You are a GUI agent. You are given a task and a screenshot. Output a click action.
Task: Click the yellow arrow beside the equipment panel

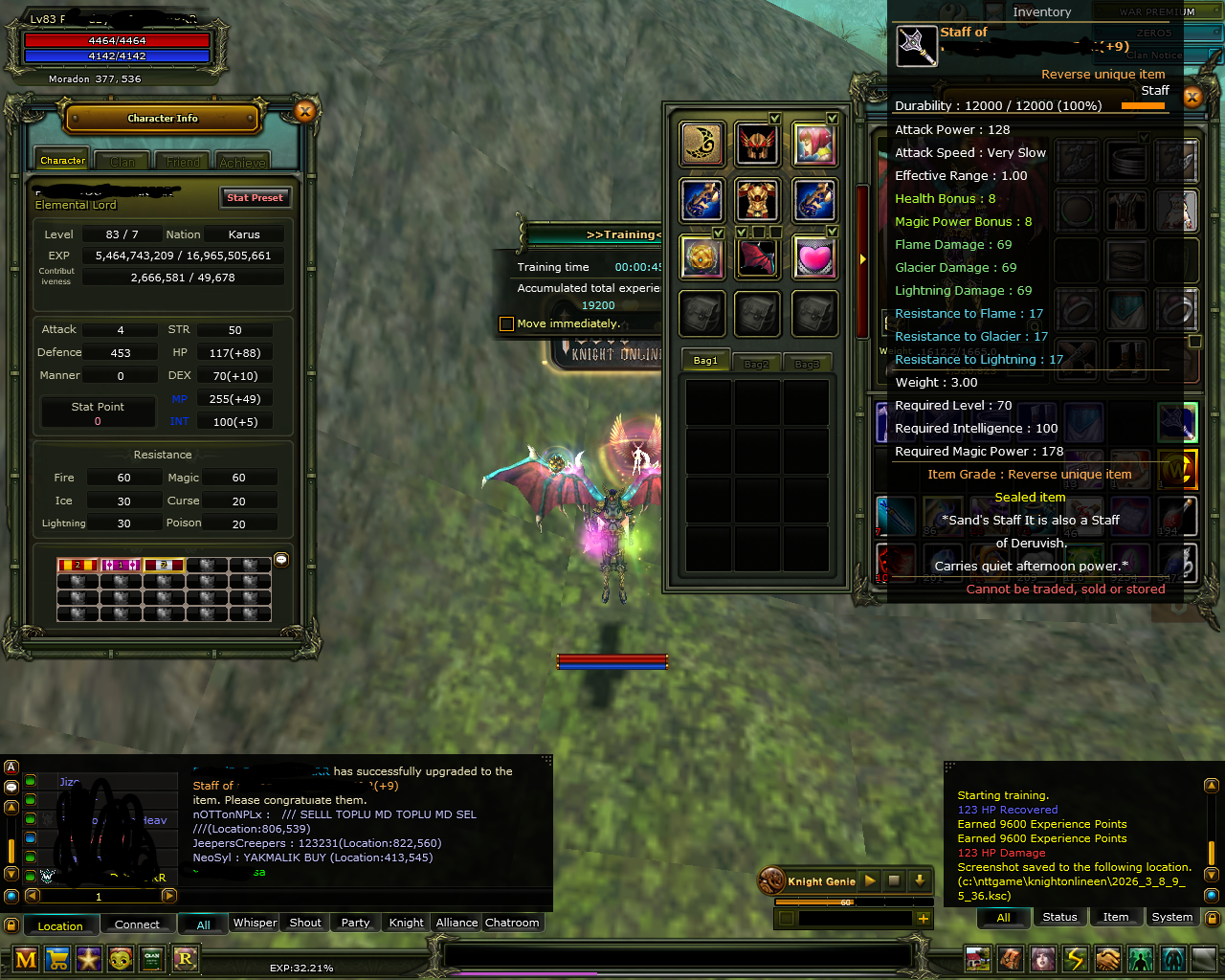click(x=862, y=257)
